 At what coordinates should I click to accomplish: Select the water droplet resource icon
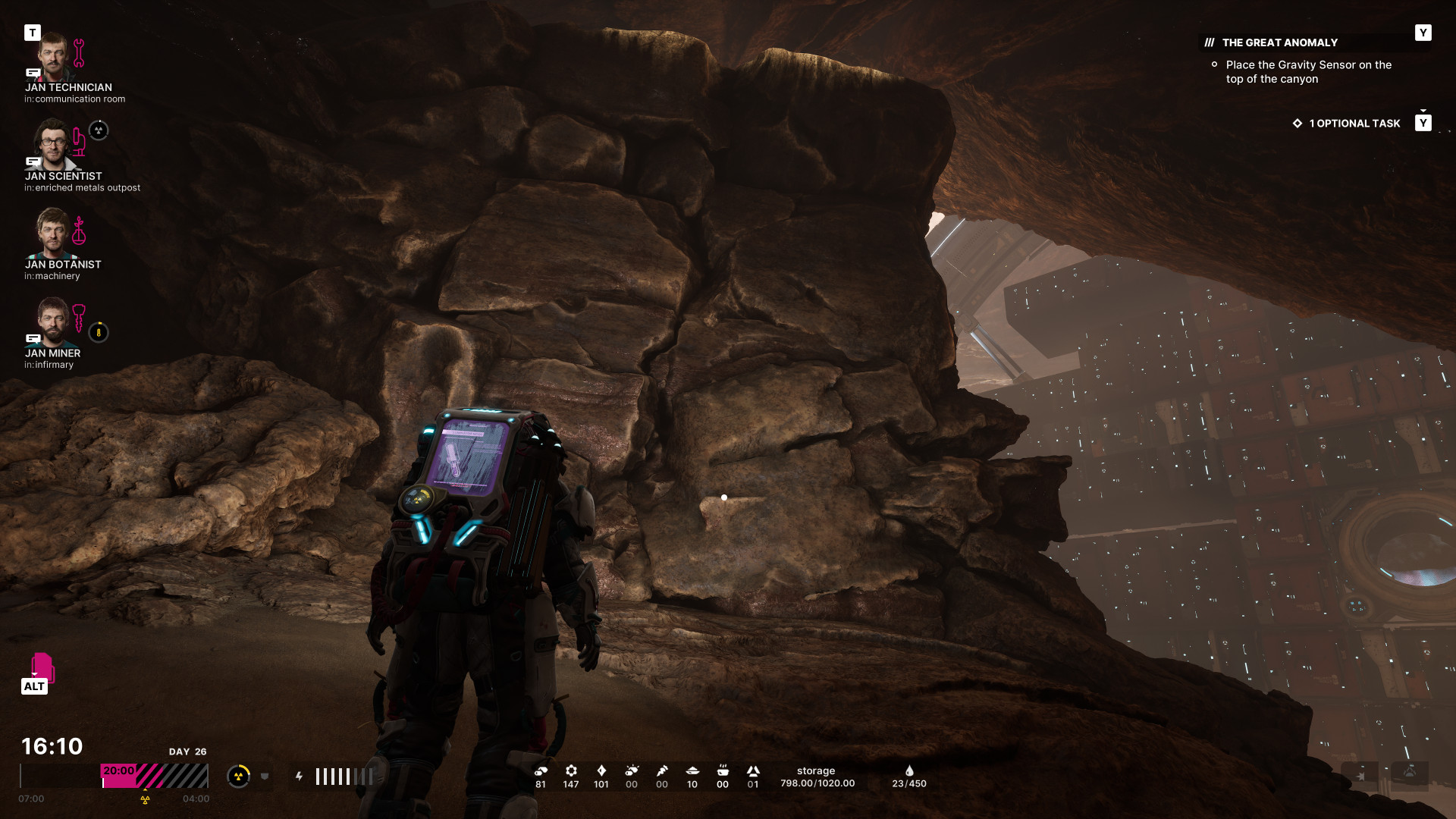(x=909, y=771)
